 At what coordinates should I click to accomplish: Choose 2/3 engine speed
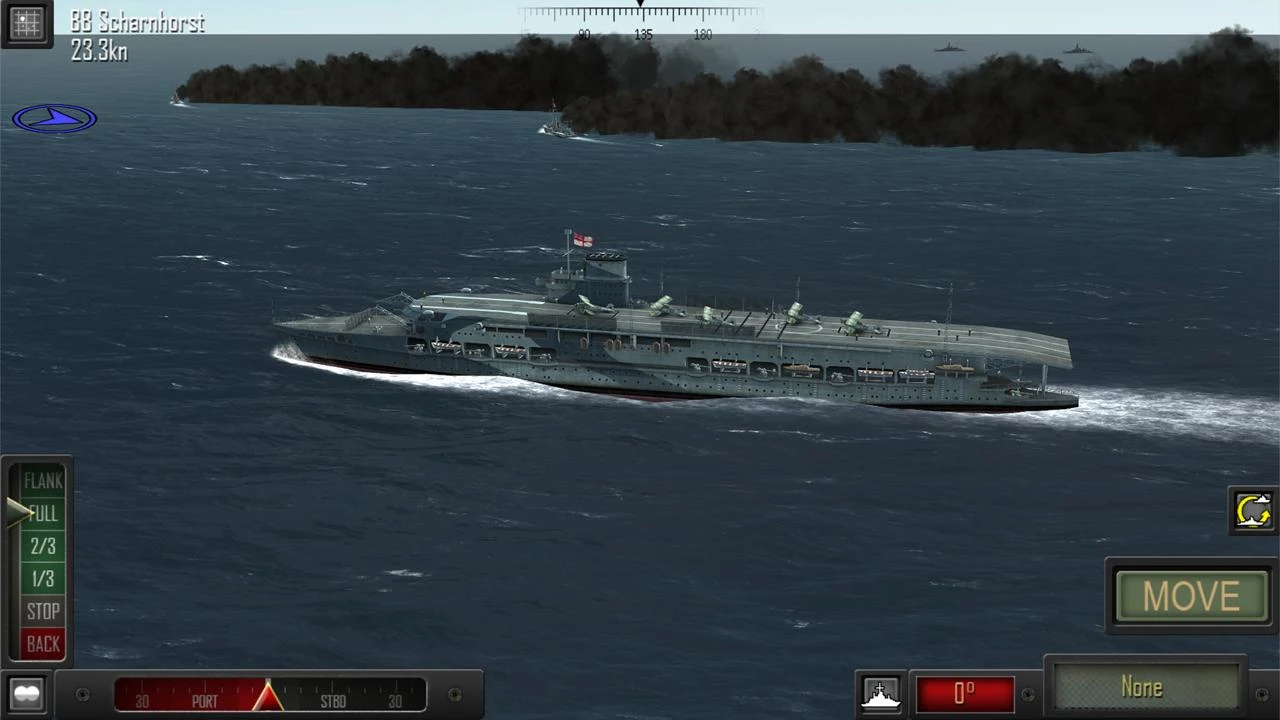(x=43, y=546)
